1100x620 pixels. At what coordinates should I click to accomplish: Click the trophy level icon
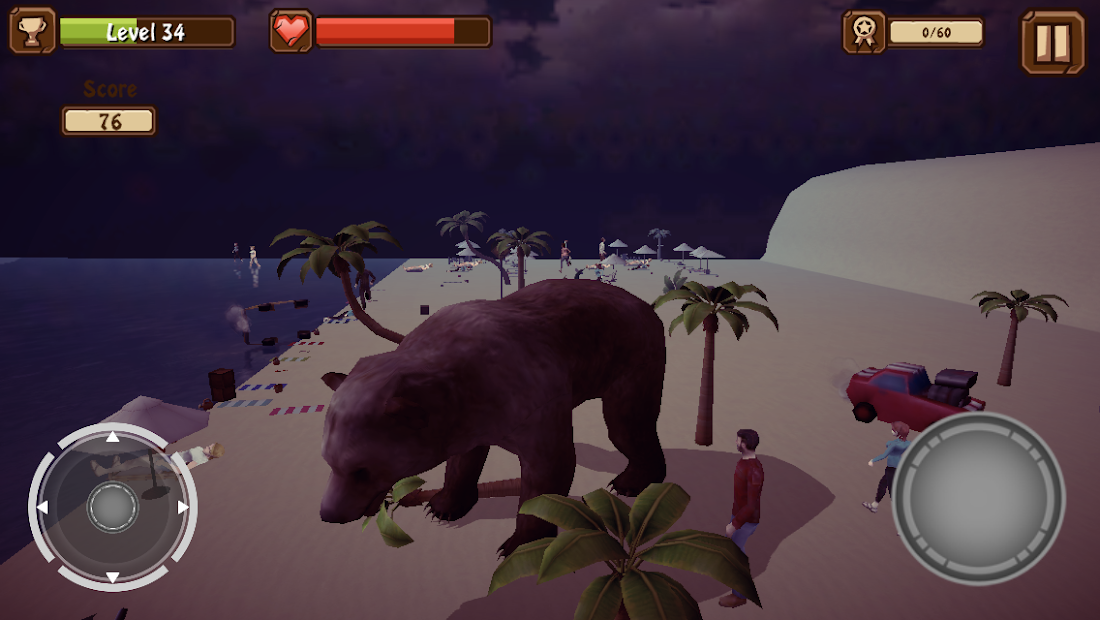pyautogui.click(x=33, y=32)
